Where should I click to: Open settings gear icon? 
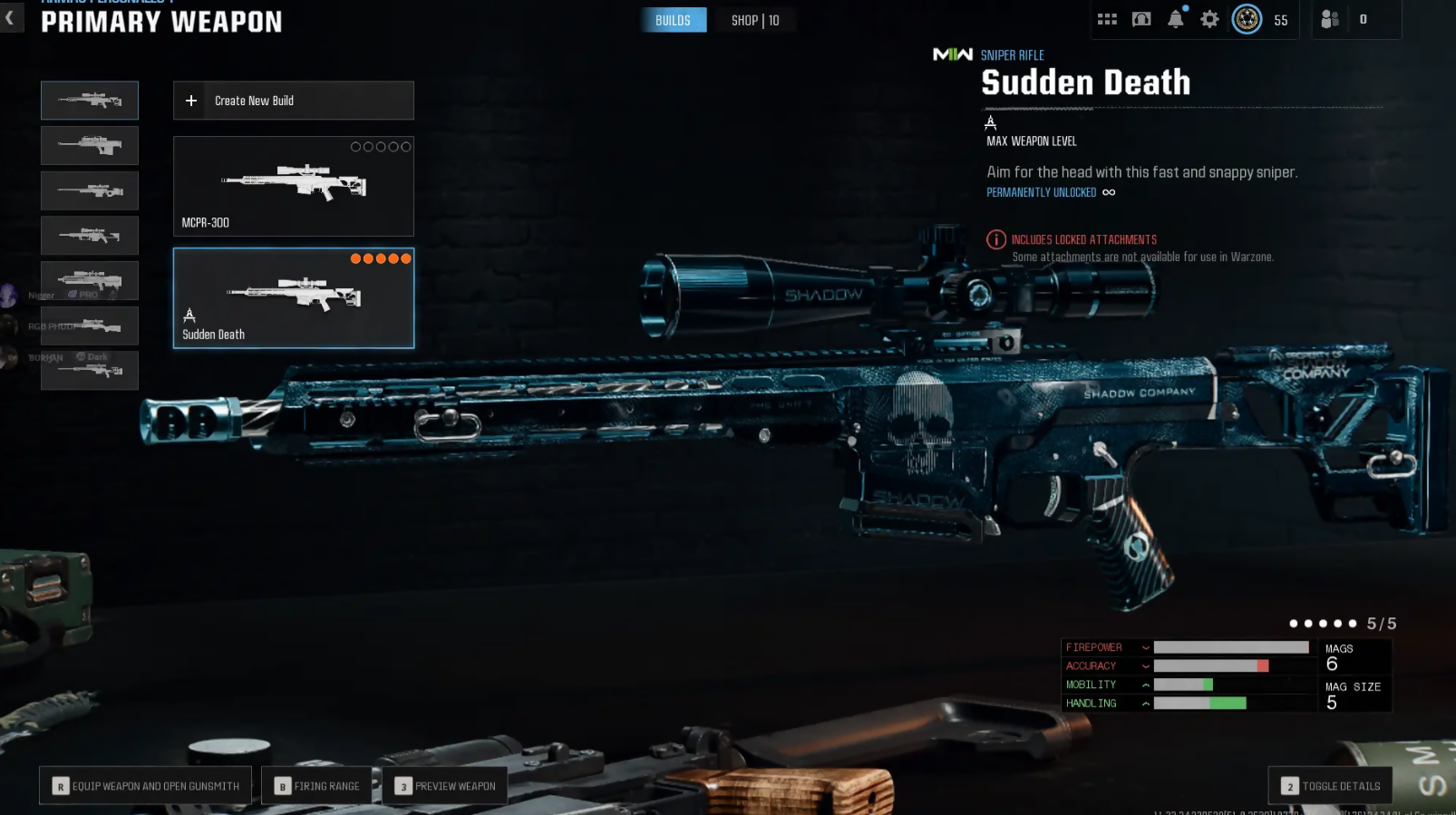click(1209, 19)
